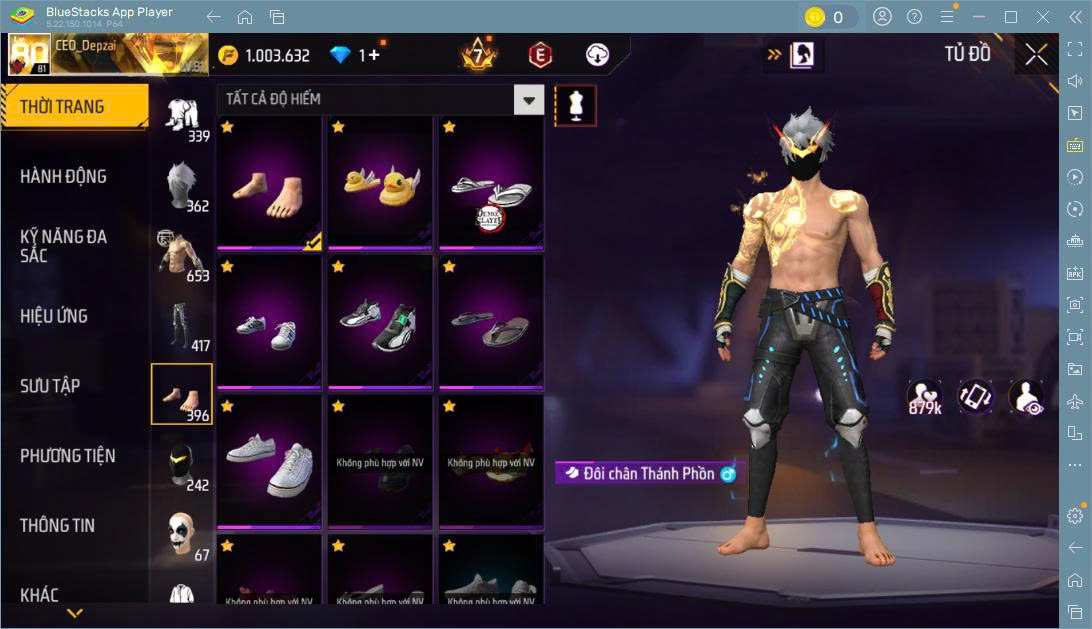The image size is (1092, 629).
Task: Choose the Phương Tiện category
Action: [67, 456]
